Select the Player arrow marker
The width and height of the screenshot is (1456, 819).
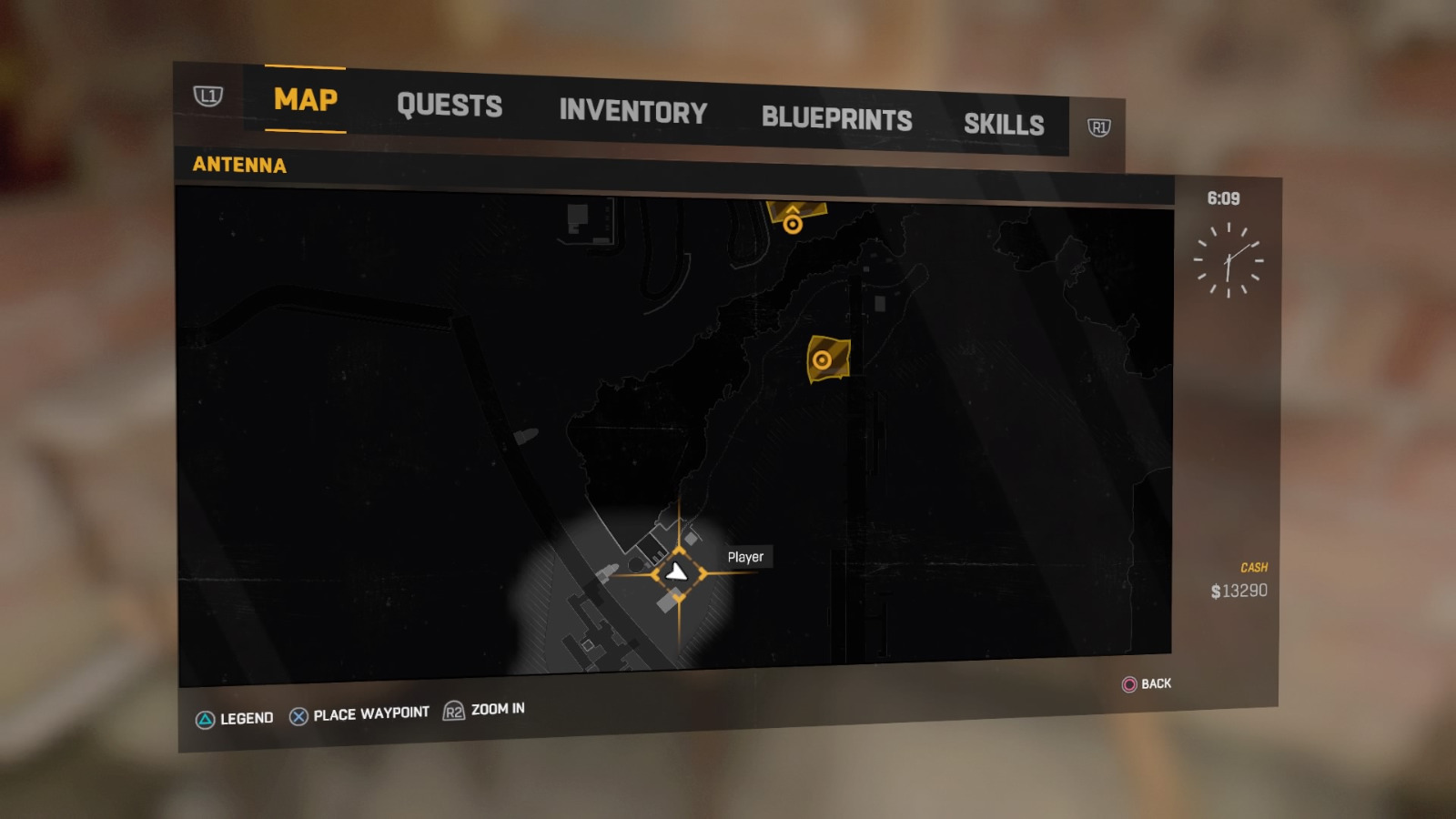coord(675,571)
